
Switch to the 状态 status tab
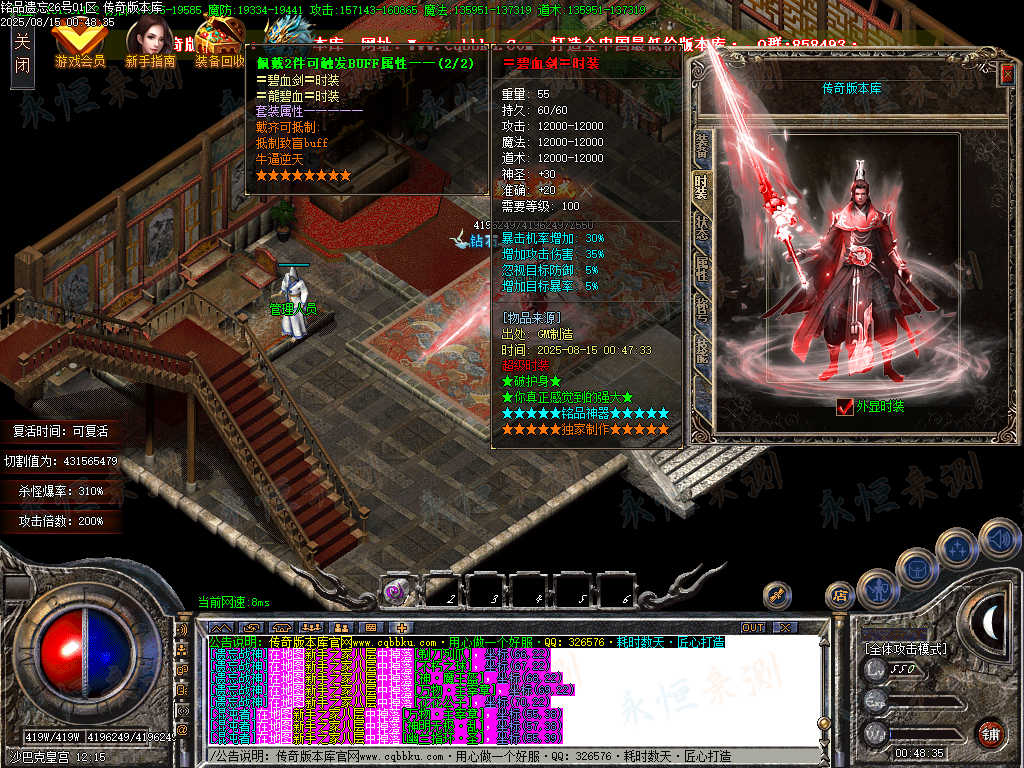(702, 229)
